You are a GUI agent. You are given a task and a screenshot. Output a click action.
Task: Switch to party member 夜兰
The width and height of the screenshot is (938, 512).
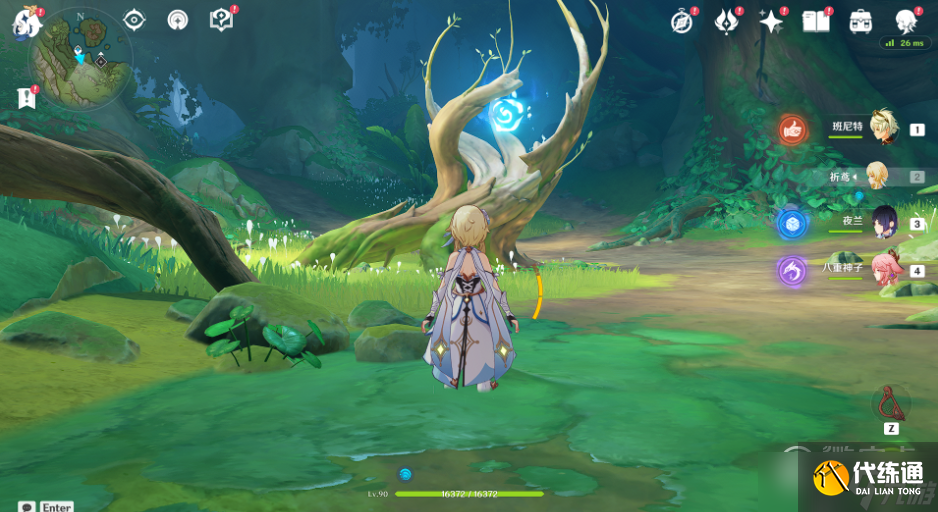(884, 222)
